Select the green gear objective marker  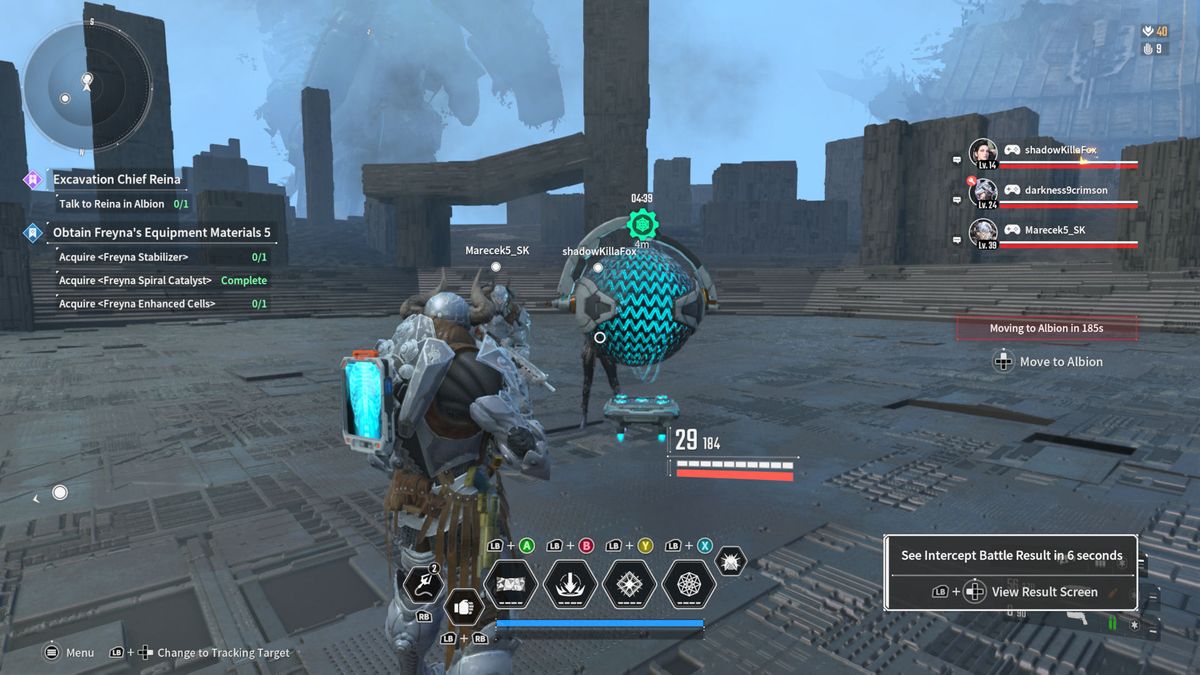pyautogui.click(x=641, y=224)
